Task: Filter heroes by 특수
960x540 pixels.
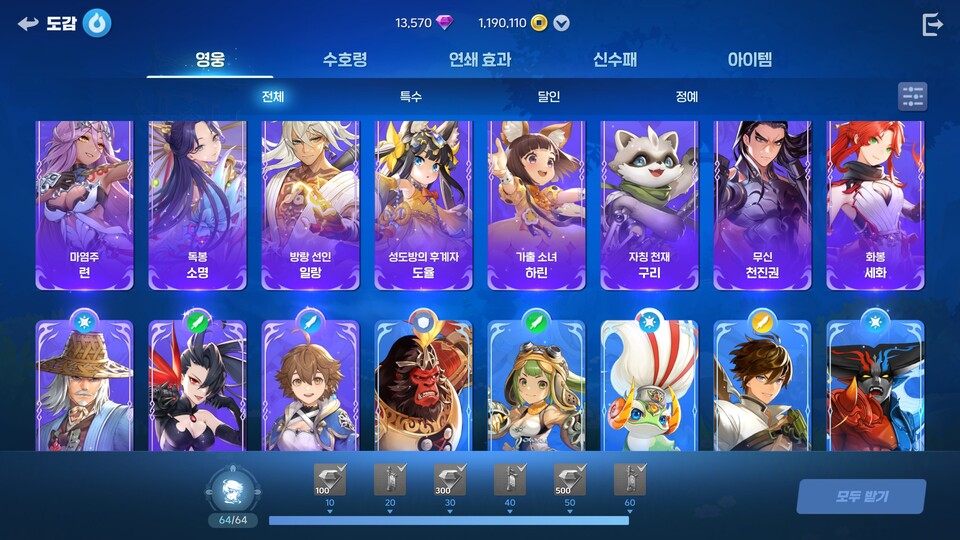Action: point(411,97)
